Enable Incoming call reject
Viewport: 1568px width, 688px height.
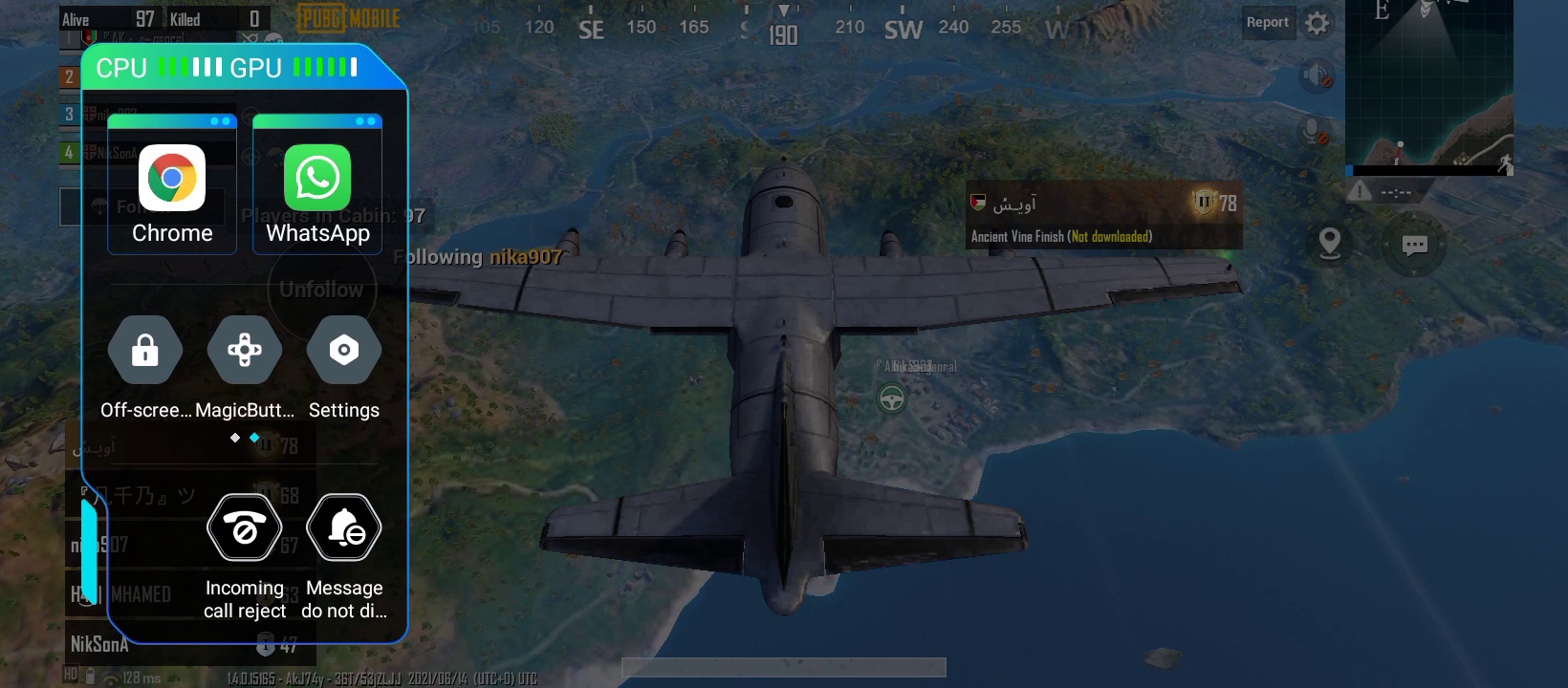[244, 527]
